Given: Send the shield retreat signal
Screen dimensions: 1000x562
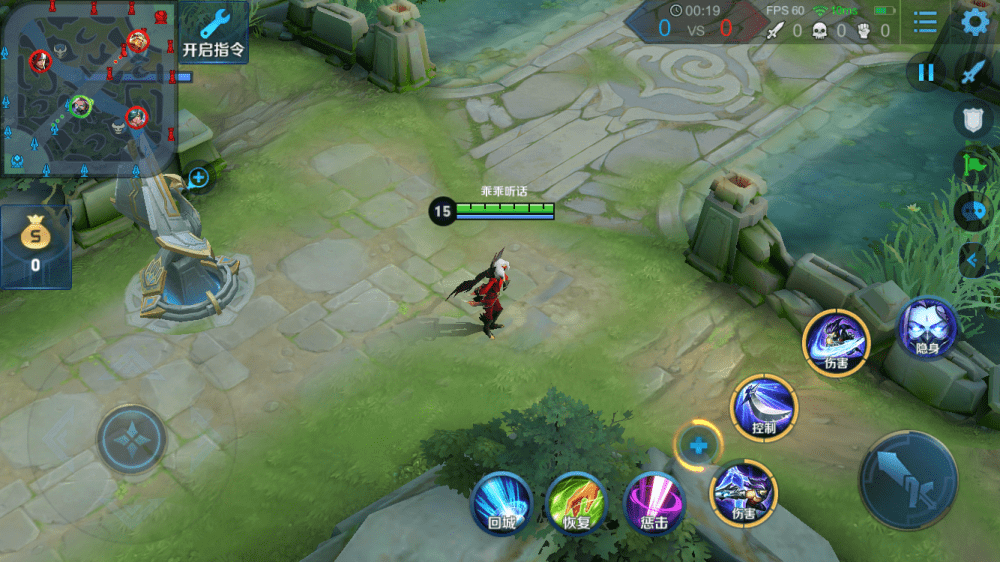Looking at the screenshot, I should (x=973, y=119).
